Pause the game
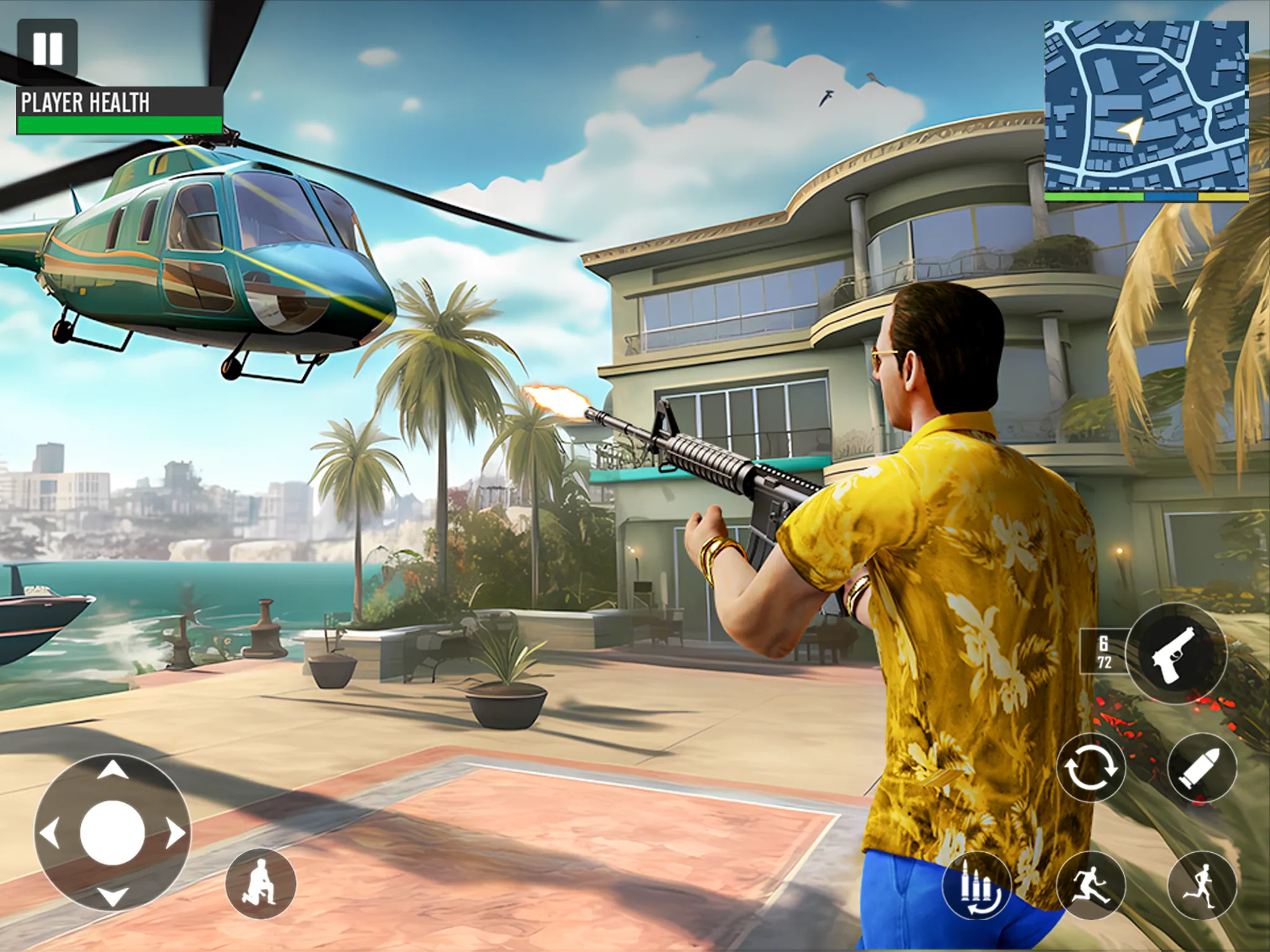 point(47,47)
